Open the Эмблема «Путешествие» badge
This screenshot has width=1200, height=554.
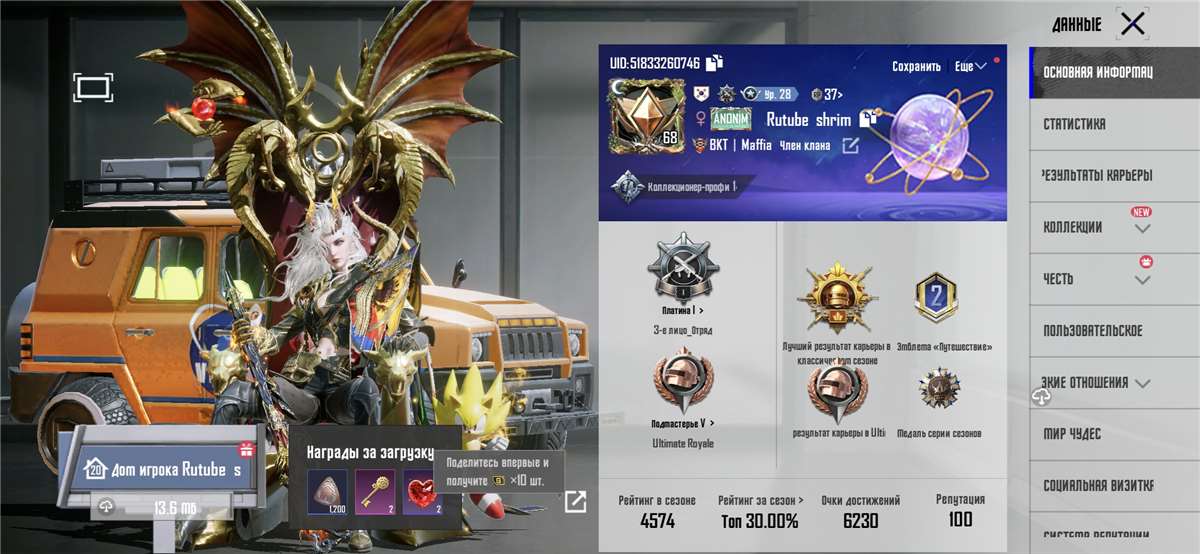(936, 298)
